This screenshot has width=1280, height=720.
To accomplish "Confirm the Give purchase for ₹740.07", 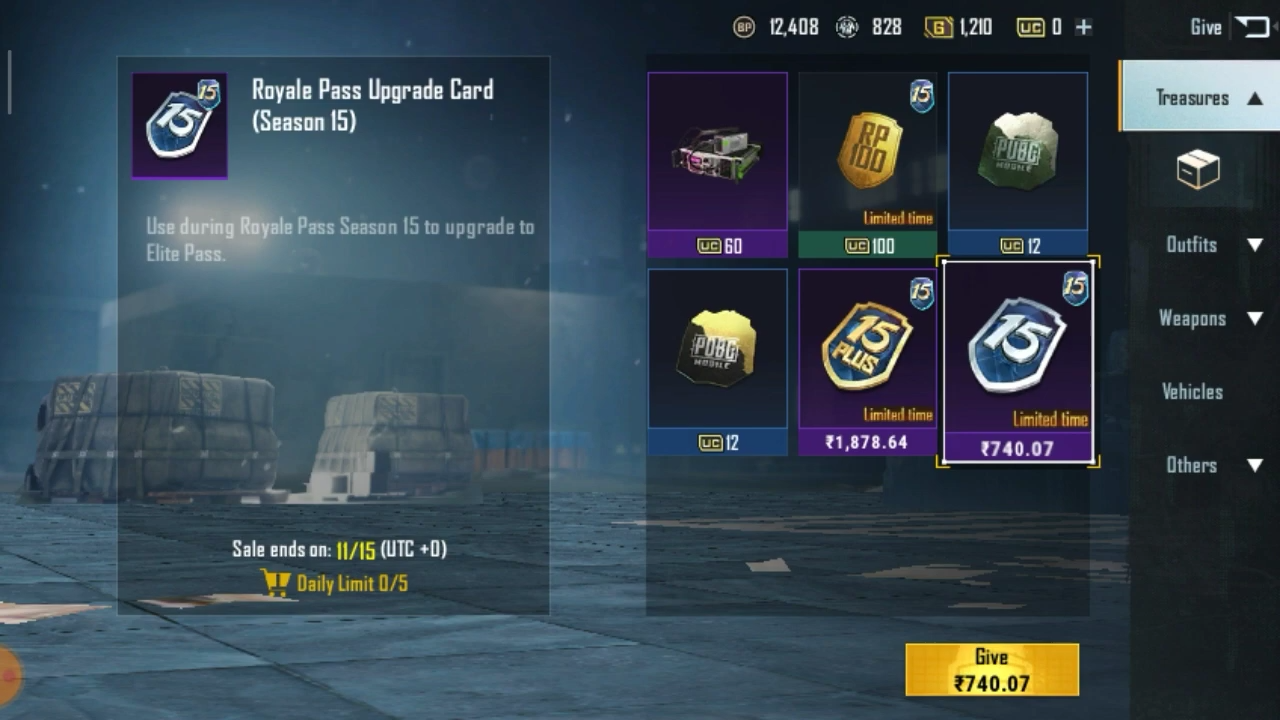I will (x=991, y=670).
